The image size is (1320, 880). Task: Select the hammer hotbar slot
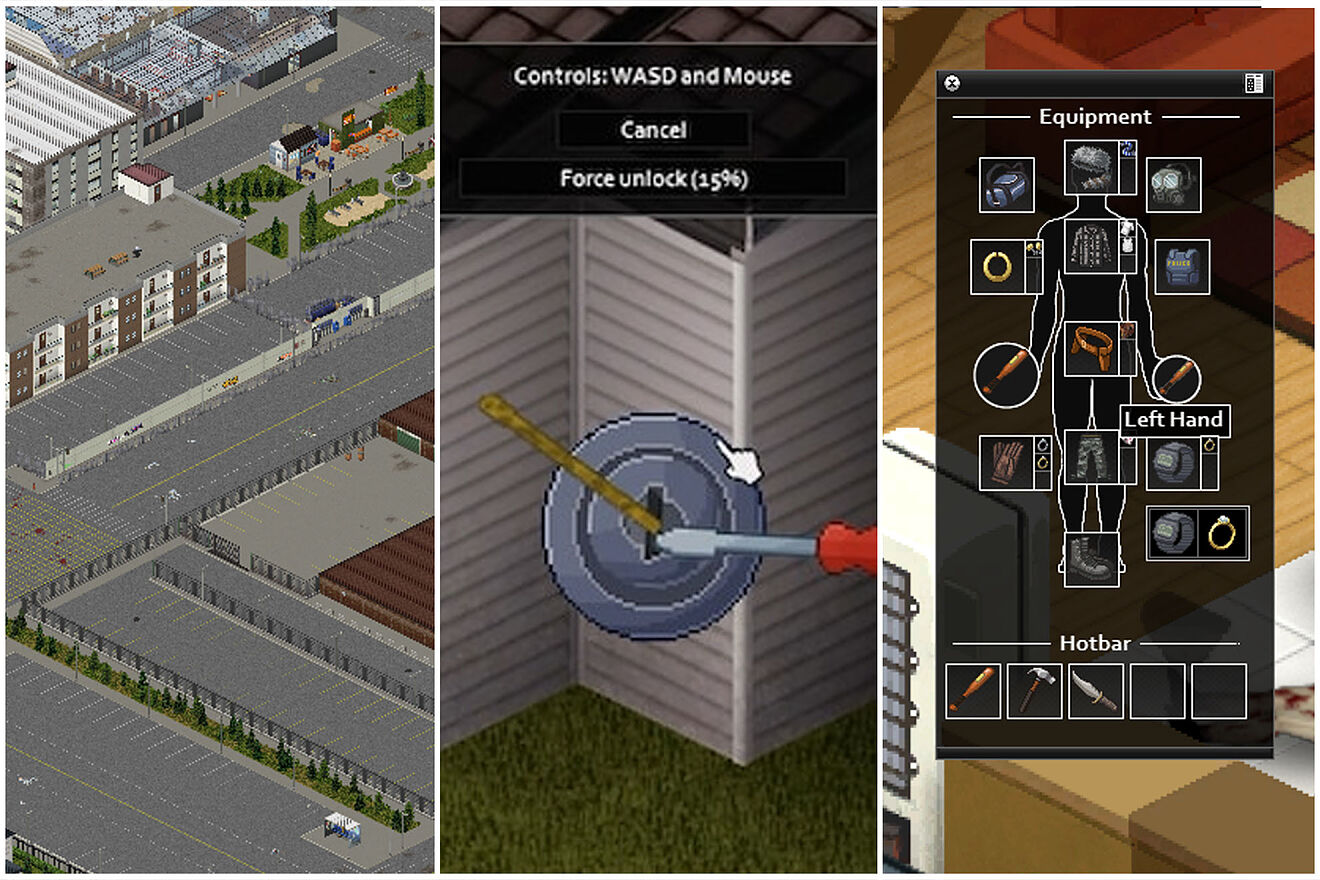(x=1034, y=691)
